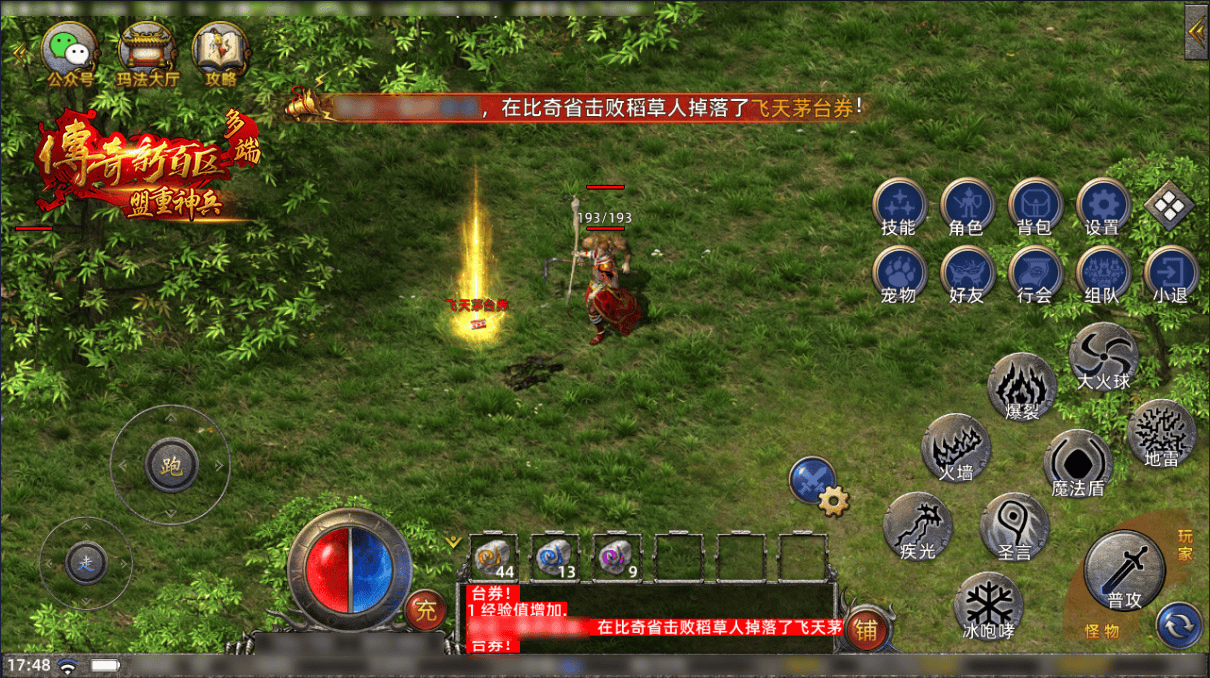
Task: Enter the 玛法大厅 hall
Action: (x=146, y=50)
